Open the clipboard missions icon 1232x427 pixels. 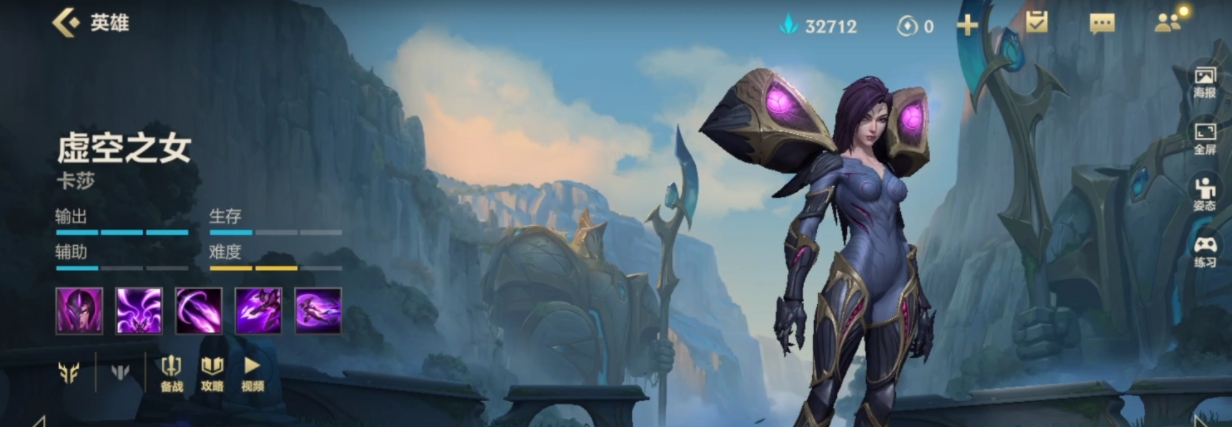point(1036,22)
